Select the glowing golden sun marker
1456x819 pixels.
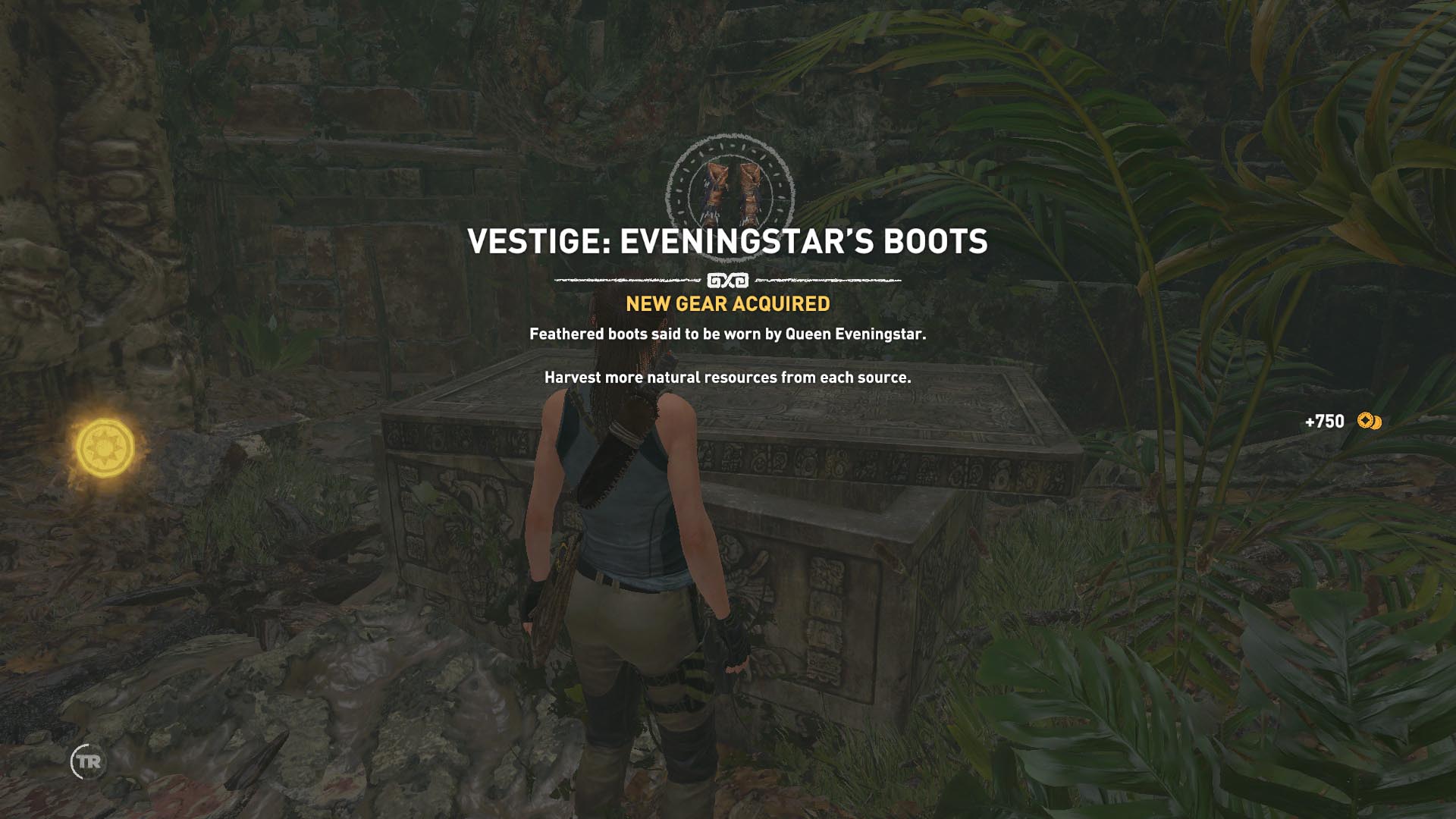[105, 448]
